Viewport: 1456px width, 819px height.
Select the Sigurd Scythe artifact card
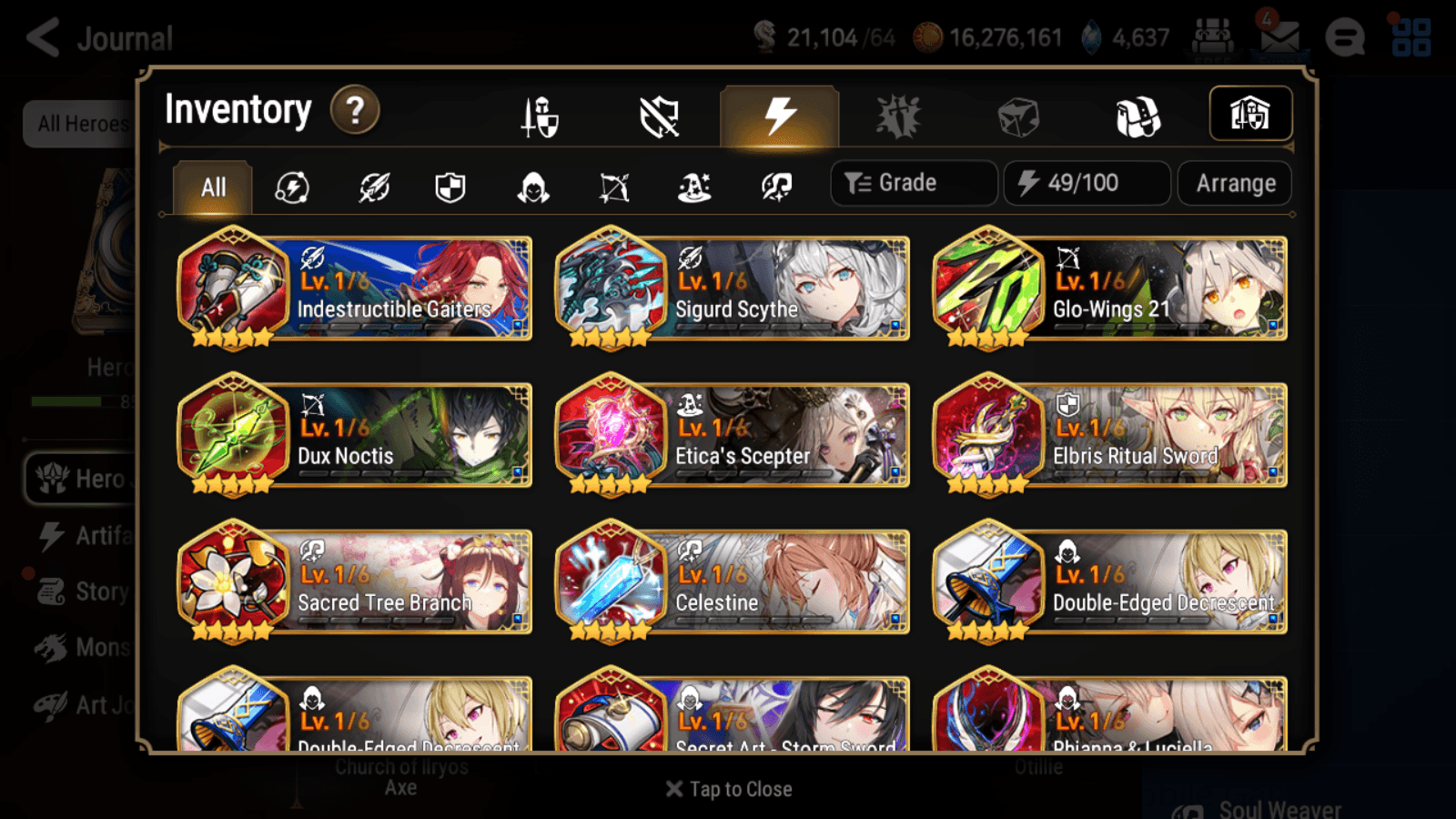point(731,289)
